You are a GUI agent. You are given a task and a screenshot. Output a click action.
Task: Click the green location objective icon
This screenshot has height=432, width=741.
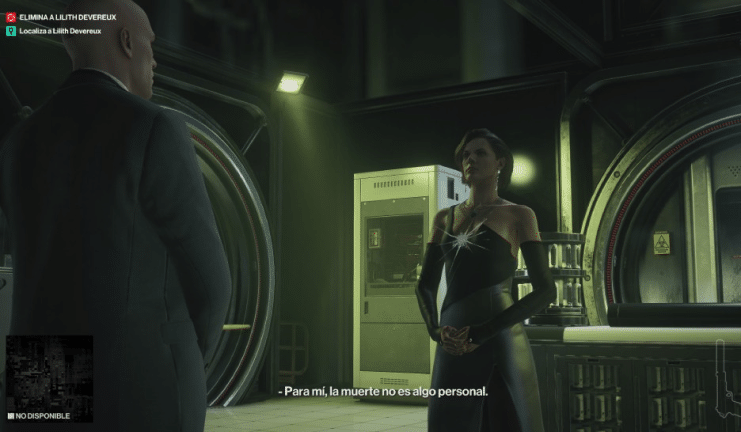[11, 31]
